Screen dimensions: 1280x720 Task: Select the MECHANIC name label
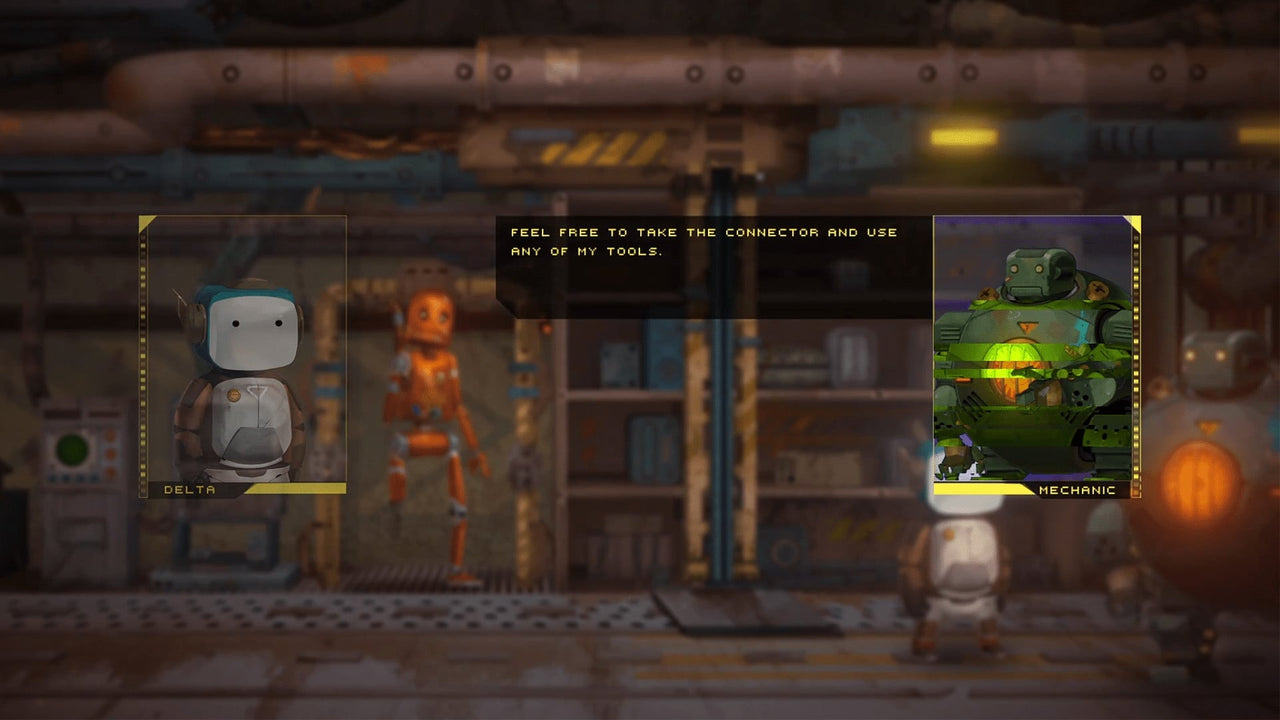coord(1077,490)
